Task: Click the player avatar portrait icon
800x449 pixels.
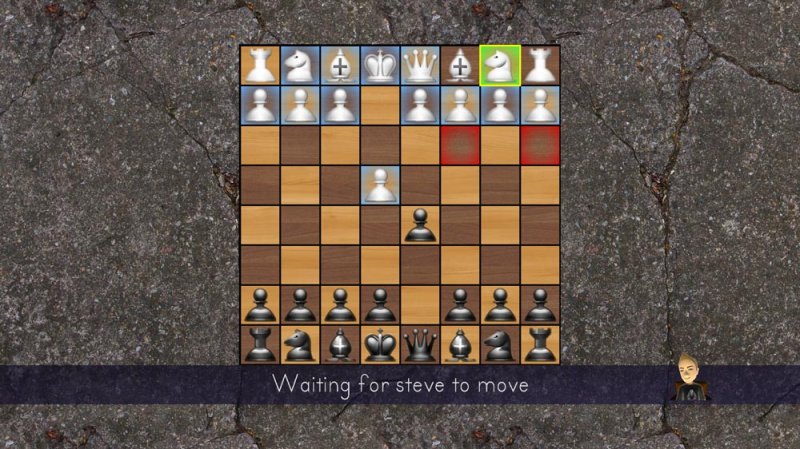Action: [x=688, y=377]
